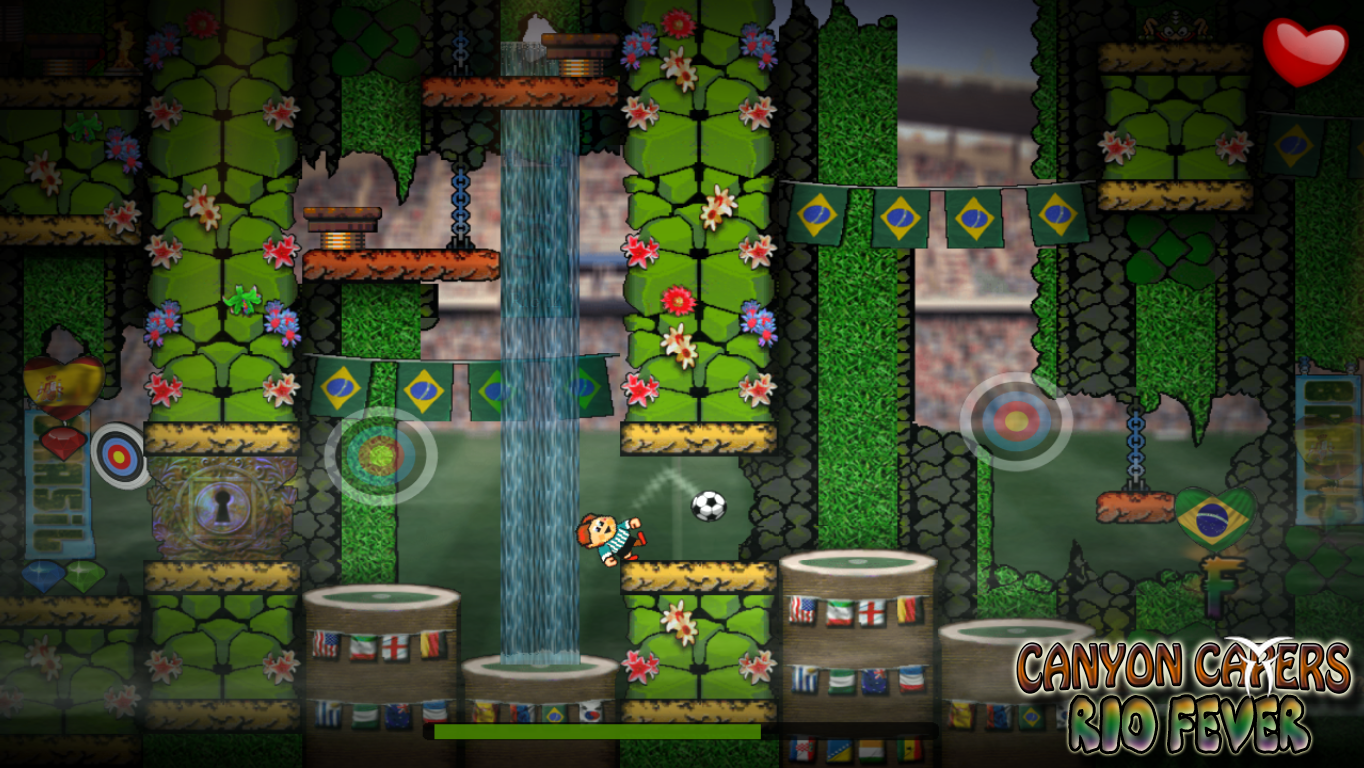Screen dimensions: 1364x768
Task: Click the blue gem at the bottom left
Action: coord(42,573)
